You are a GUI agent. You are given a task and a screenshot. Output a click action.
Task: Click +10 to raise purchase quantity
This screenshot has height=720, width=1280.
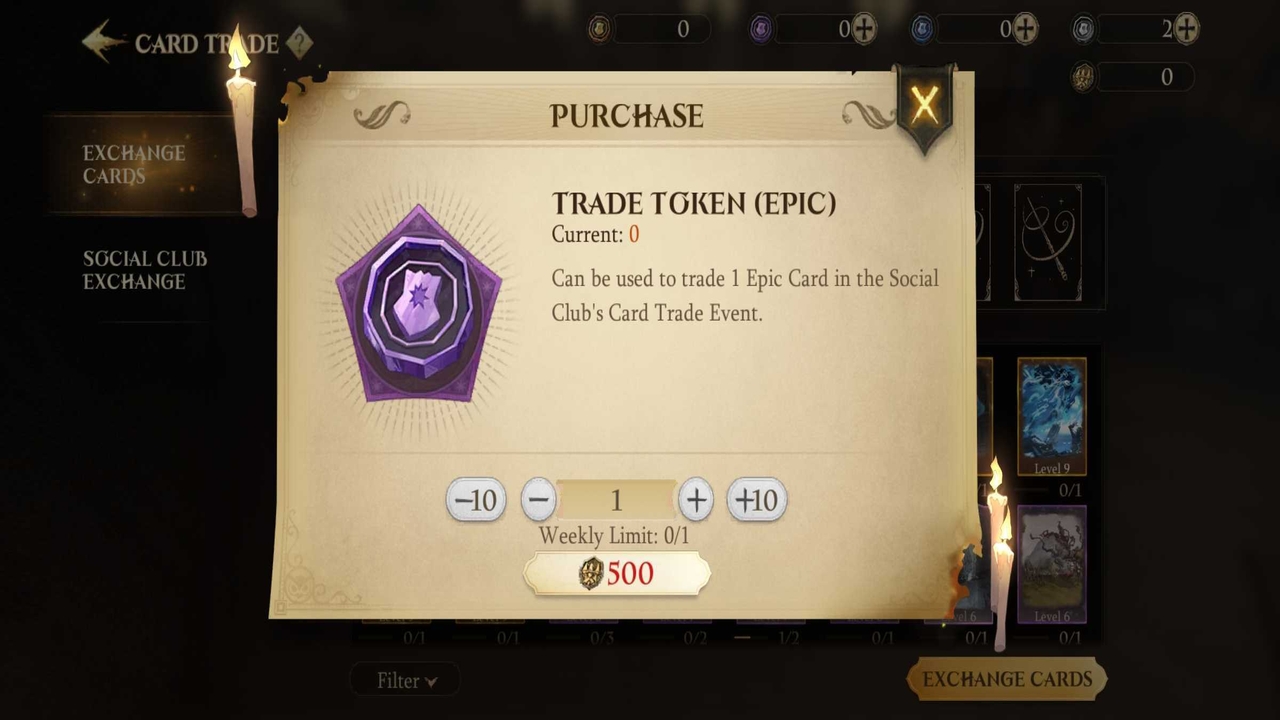756,500
